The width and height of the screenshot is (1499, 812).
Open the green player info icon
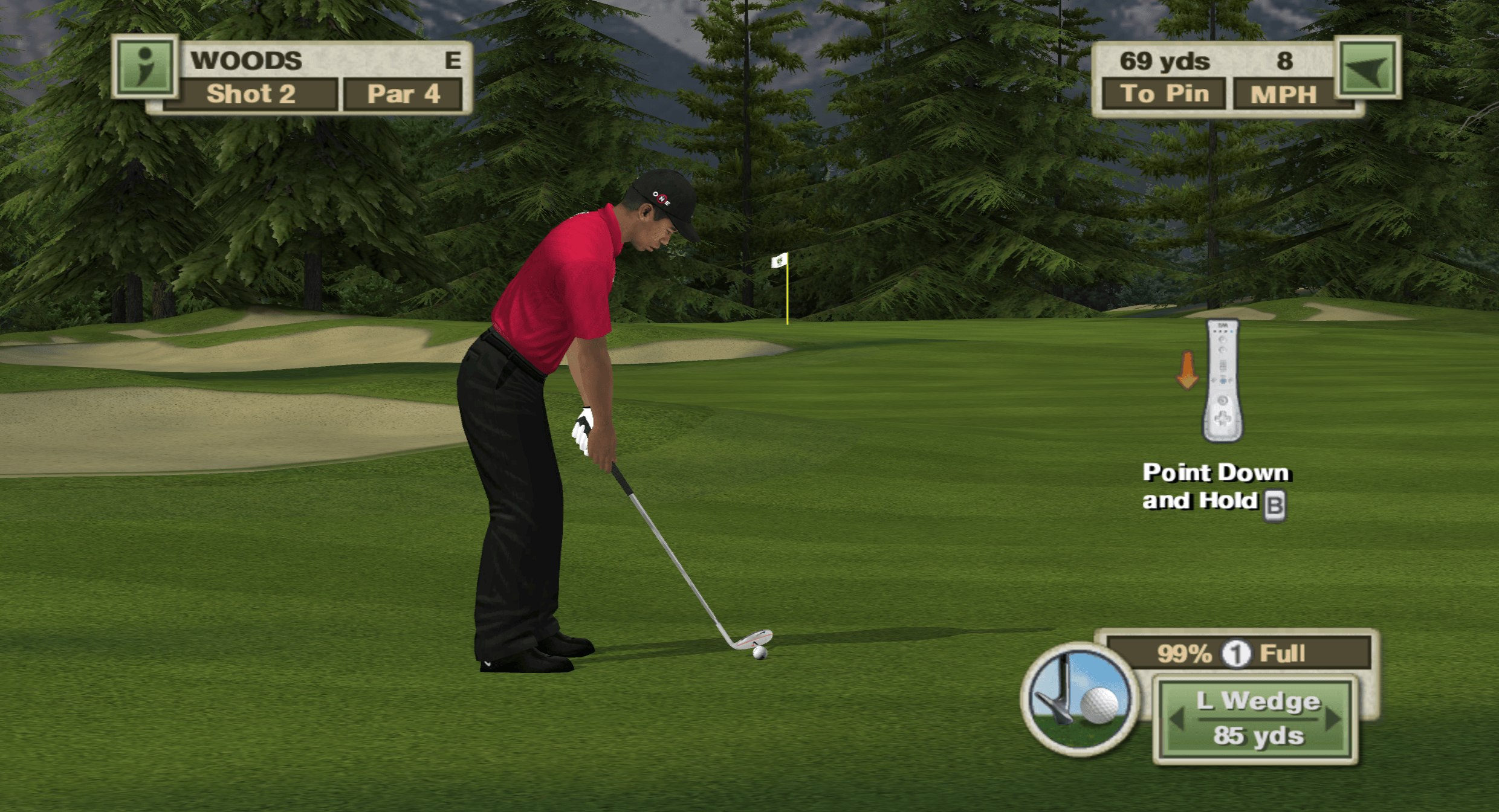pos(146,66)
